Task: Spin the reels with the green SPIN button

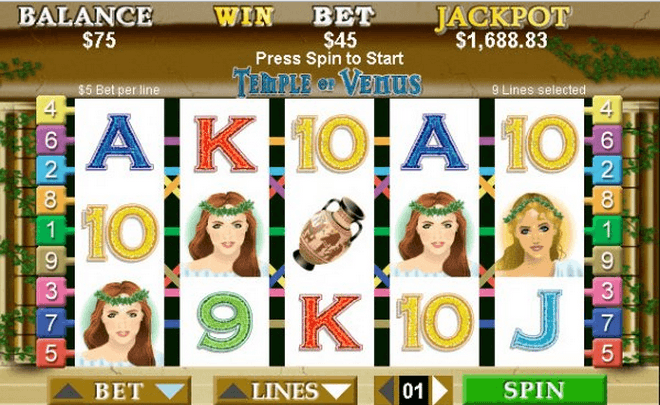Action: tap(534, 390)
